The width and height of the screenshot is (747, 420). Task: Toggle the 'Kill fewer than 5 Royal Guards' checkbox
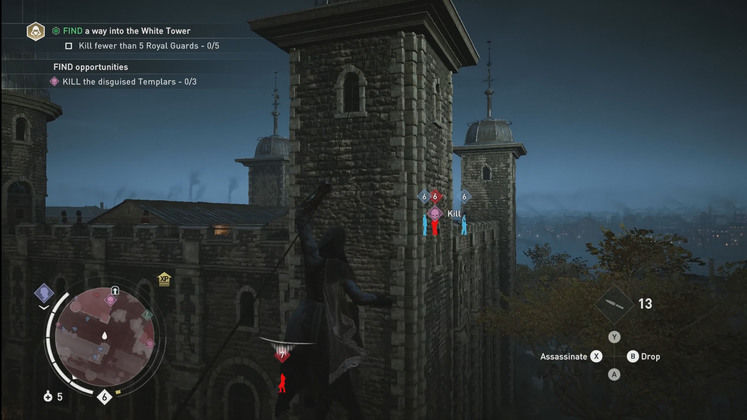click(x=69, y=46)
